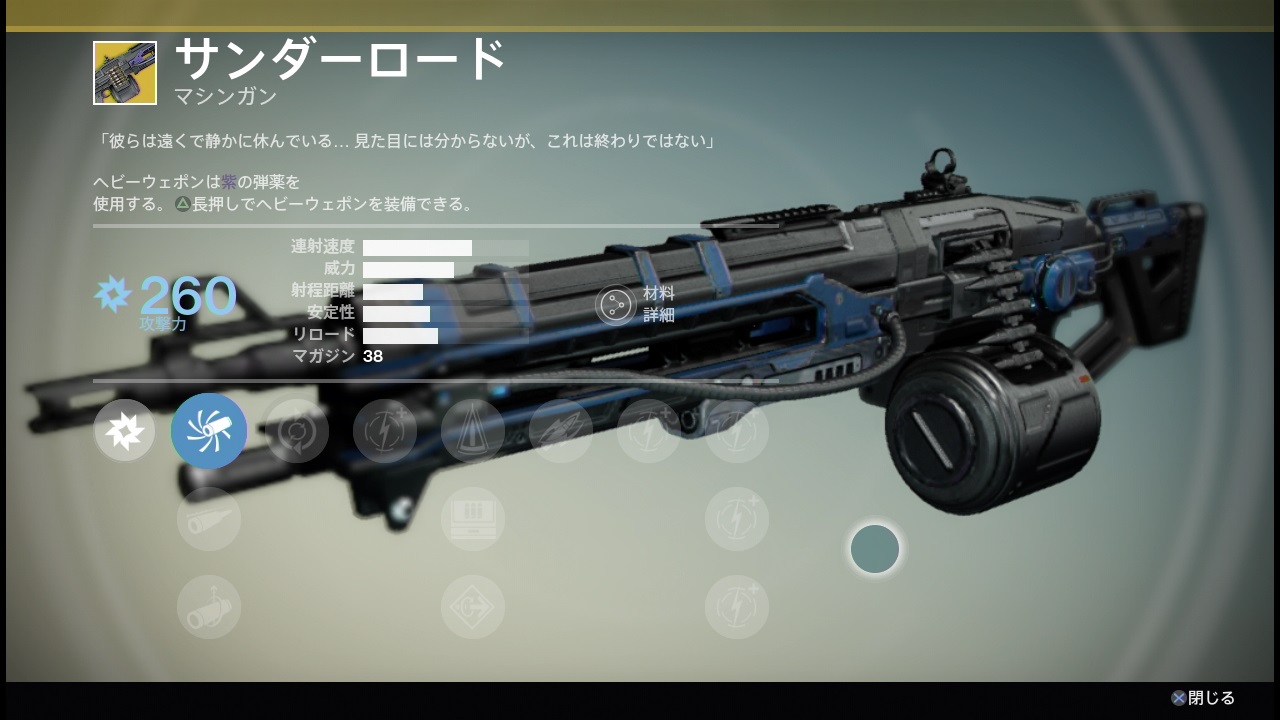Select the cone-shaped perk node
The height and width of the screenshot is (720, 1280).
coord(473,431)
